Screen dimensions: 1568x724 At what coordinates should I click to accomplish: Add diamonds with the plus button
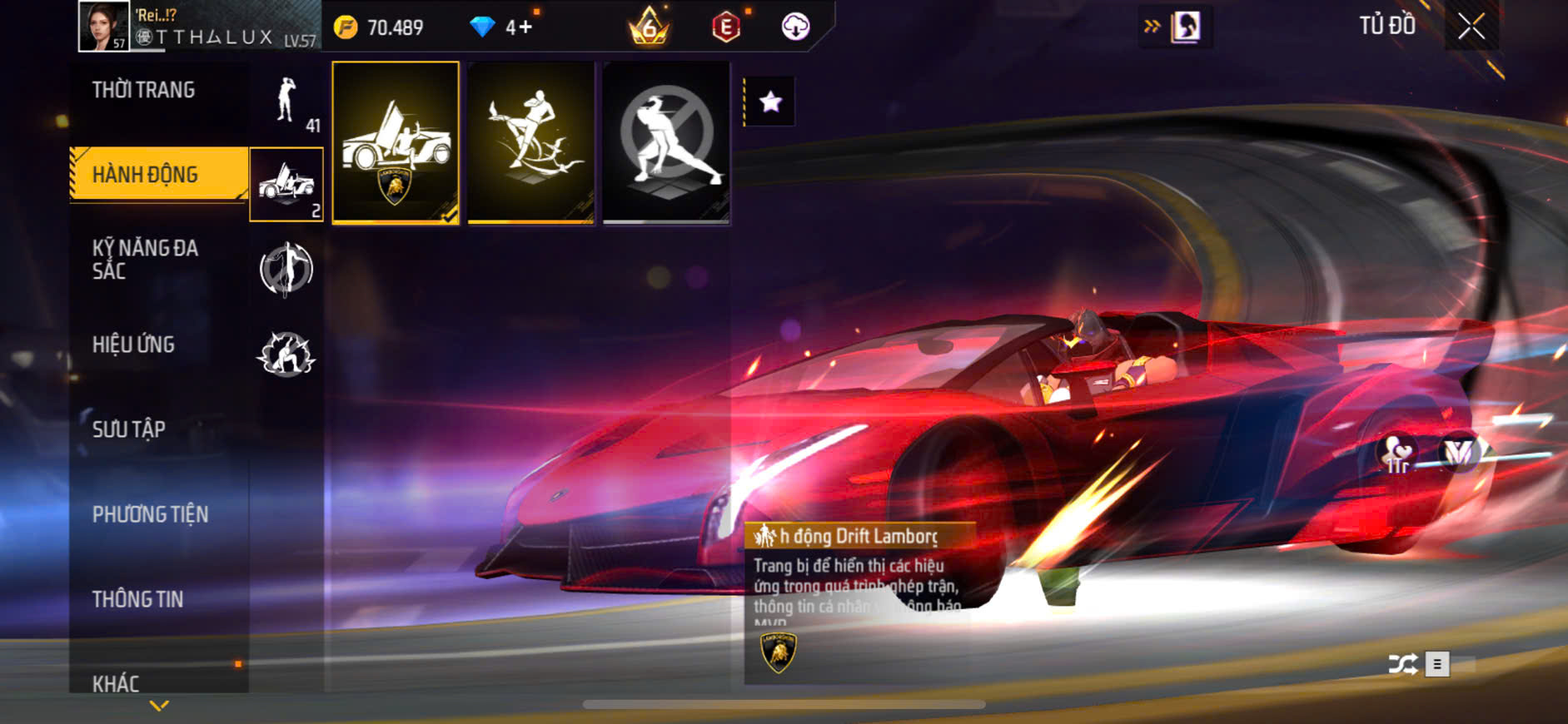[x=525, y=27]
